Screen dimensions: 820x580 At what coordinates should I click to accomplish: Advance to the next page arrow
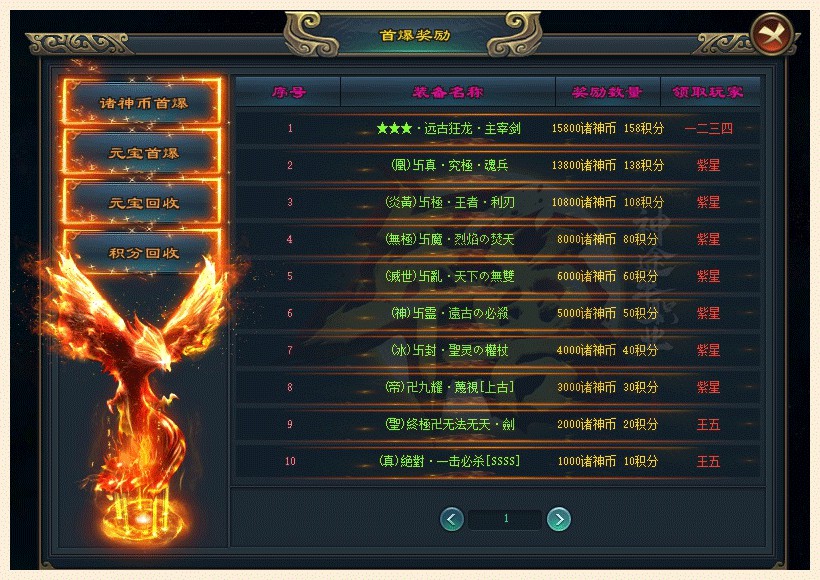(x=559, y=519)
